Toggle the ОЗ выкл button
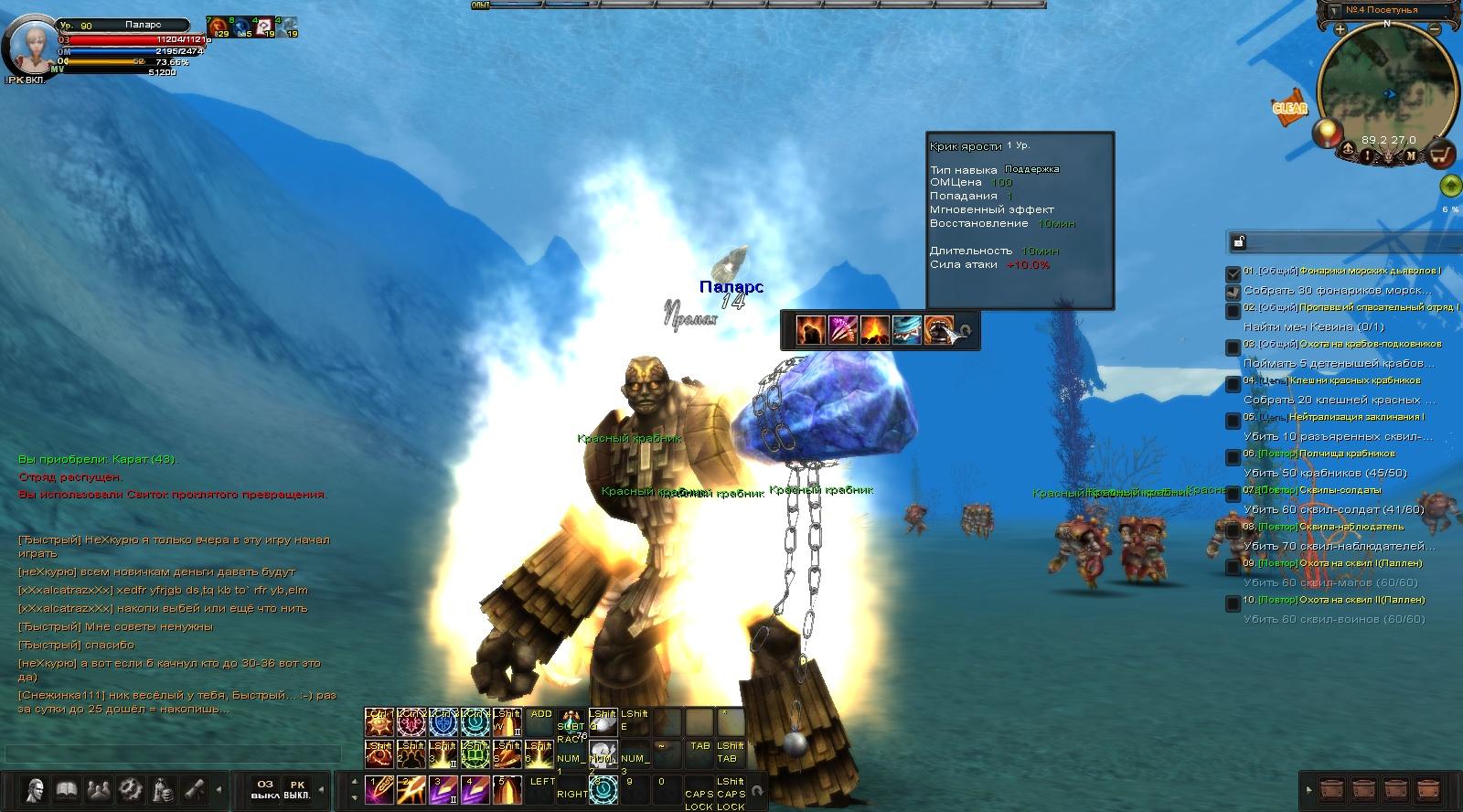This screenshot has height=812, width=1463. click(x=265, y=789)
